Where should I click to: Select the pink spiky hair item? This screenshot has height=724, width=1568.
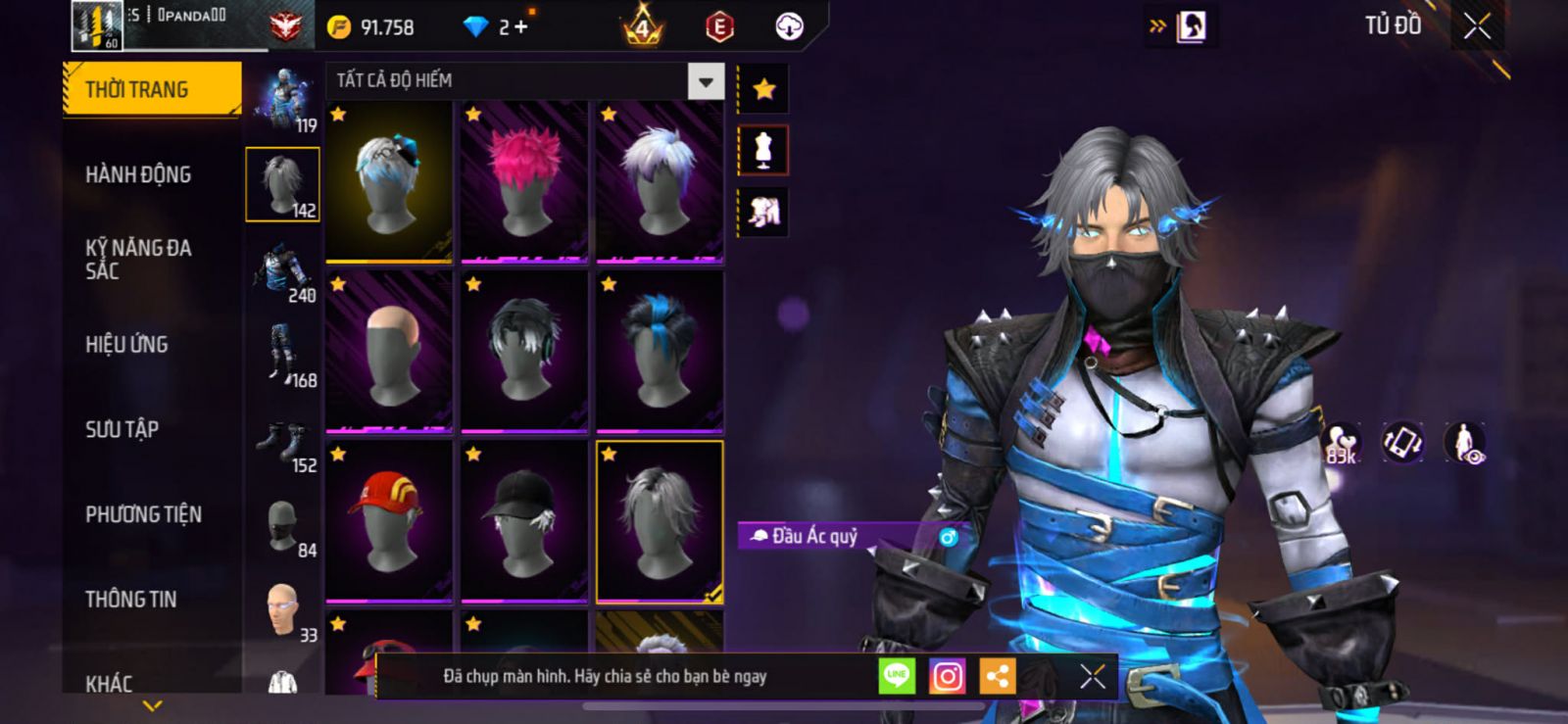click(524, 181)
